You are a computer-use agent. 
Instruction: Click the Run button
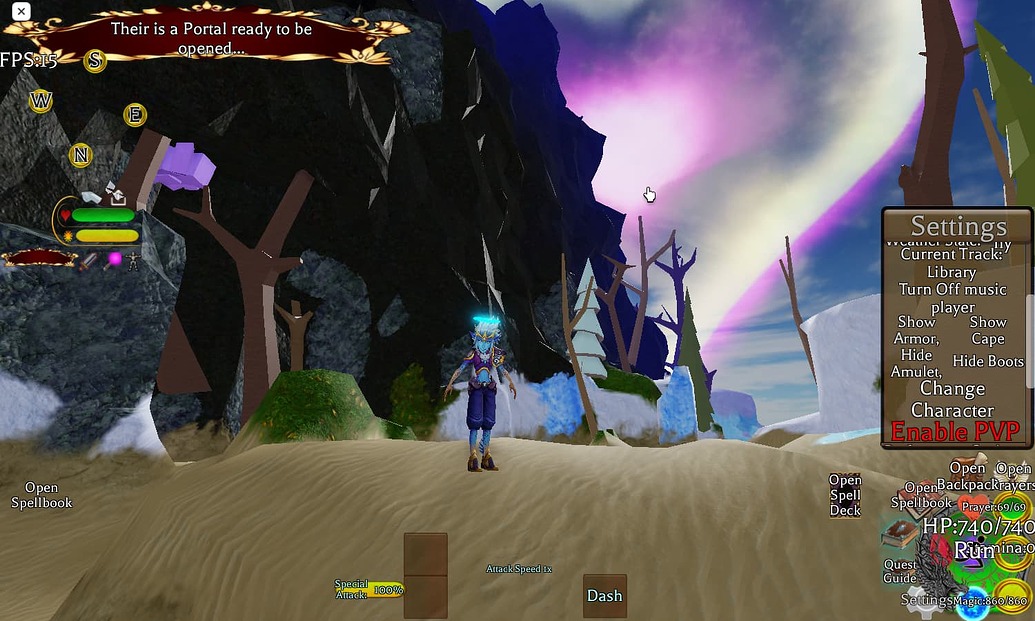click(x=973, y=551)
